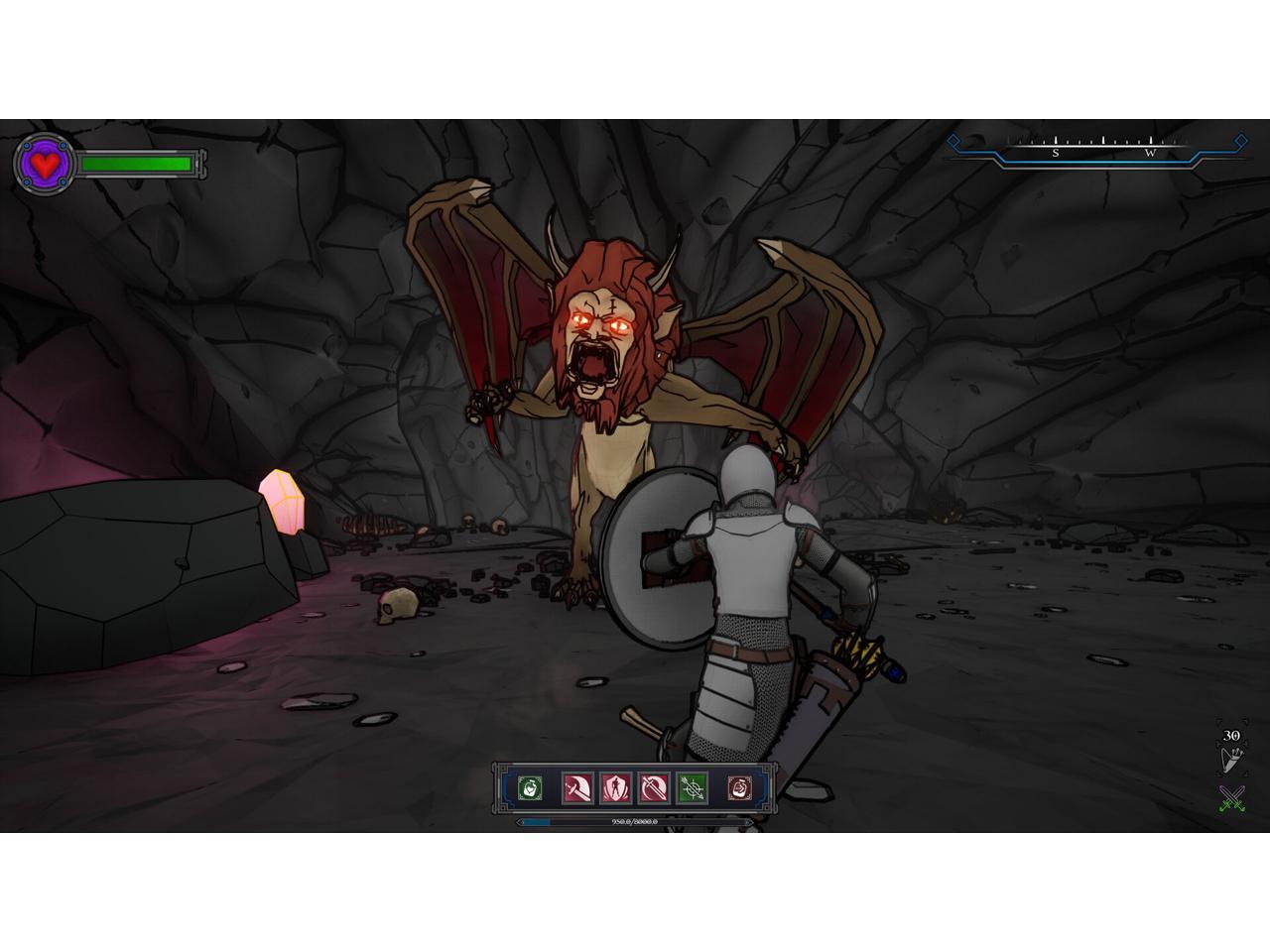Click the compass heading strip
Screen dimensions: 1270x952
(x=1096, y=147)
